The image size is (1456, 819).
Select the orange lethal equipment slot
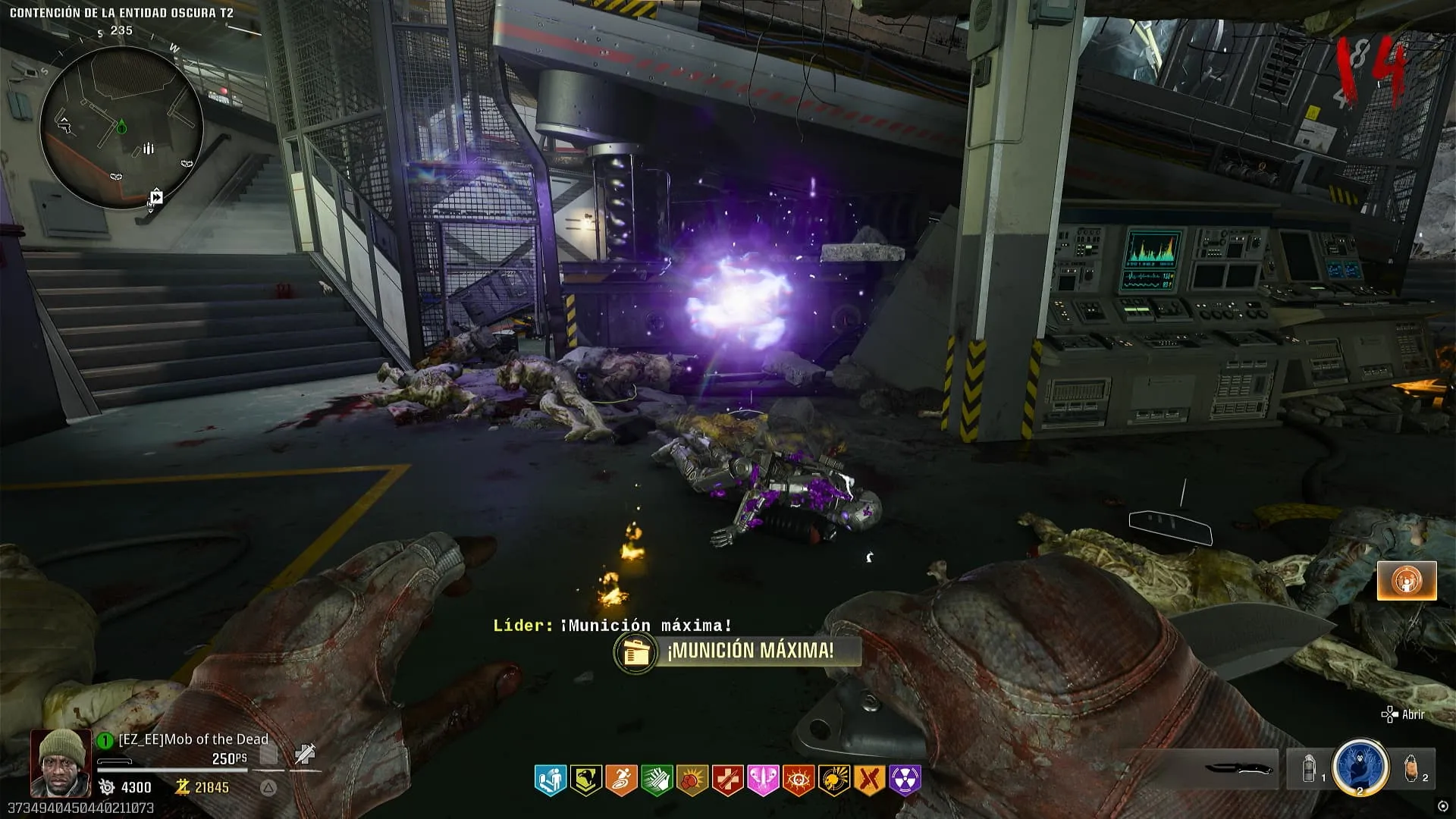[1411, 769]
